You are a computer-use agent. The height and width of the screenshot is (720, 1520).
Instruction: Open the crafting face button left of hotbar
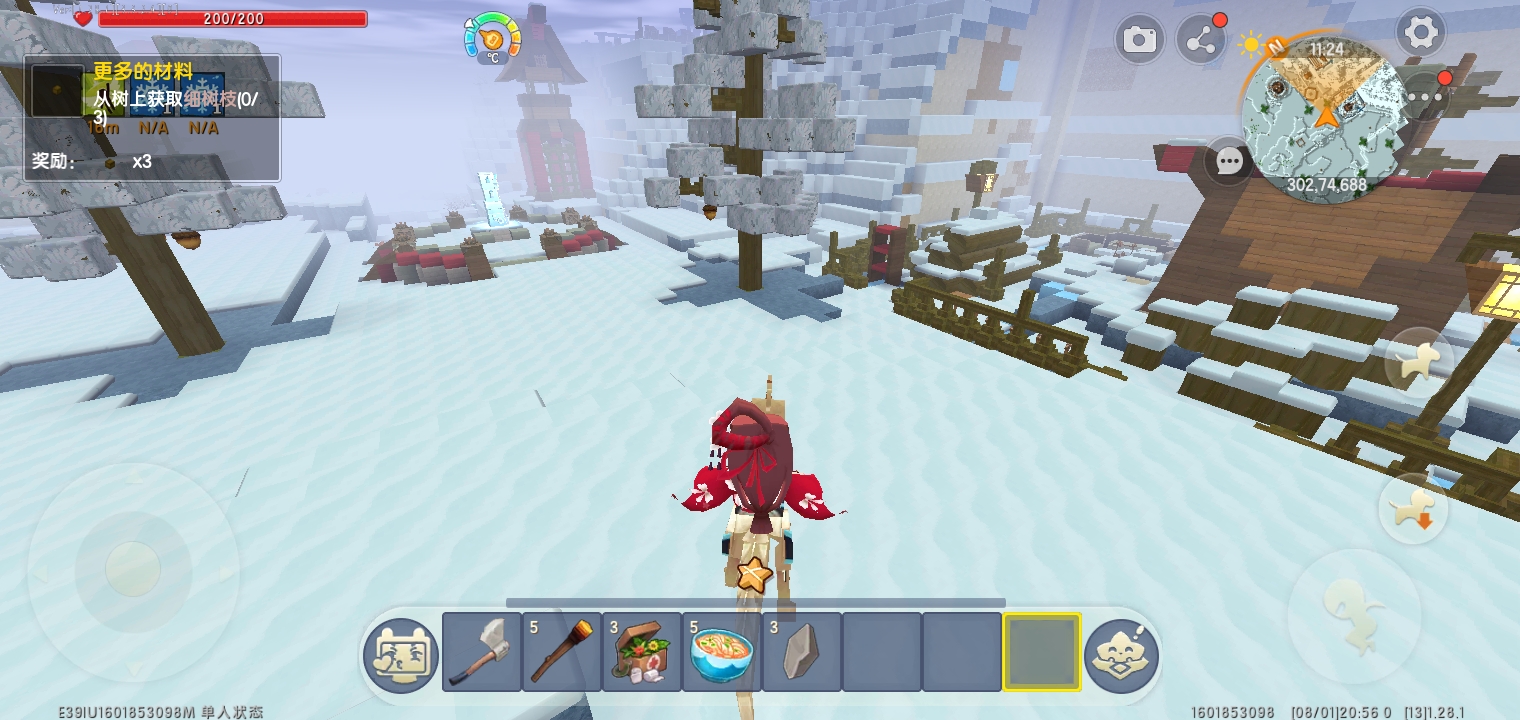point(401,656)
